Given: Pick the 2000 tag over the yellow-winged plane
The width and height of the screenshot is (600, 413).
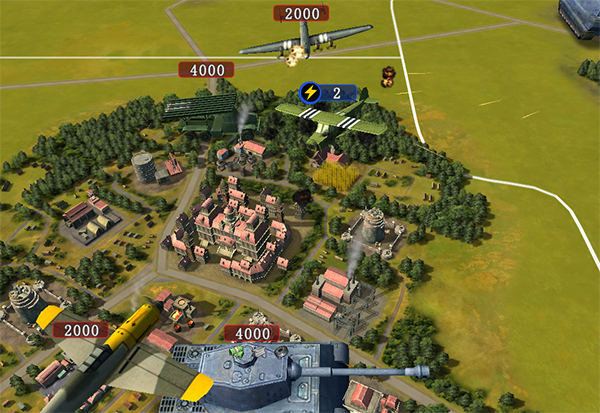Looking at the screenshot, I should tap(81, 330).
